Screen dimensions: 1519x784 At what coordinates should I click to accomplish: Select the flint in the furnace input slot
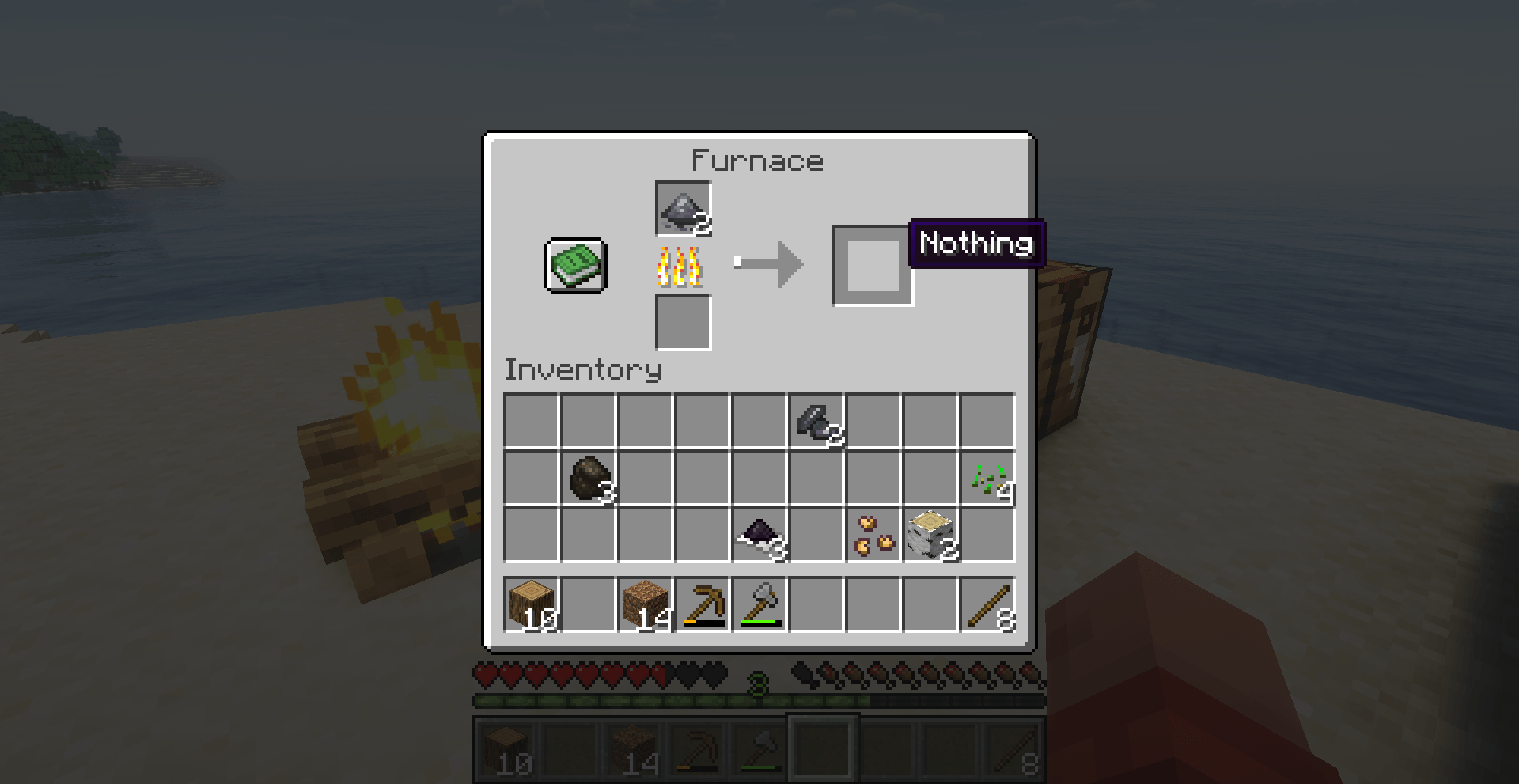tap(682, 210)
